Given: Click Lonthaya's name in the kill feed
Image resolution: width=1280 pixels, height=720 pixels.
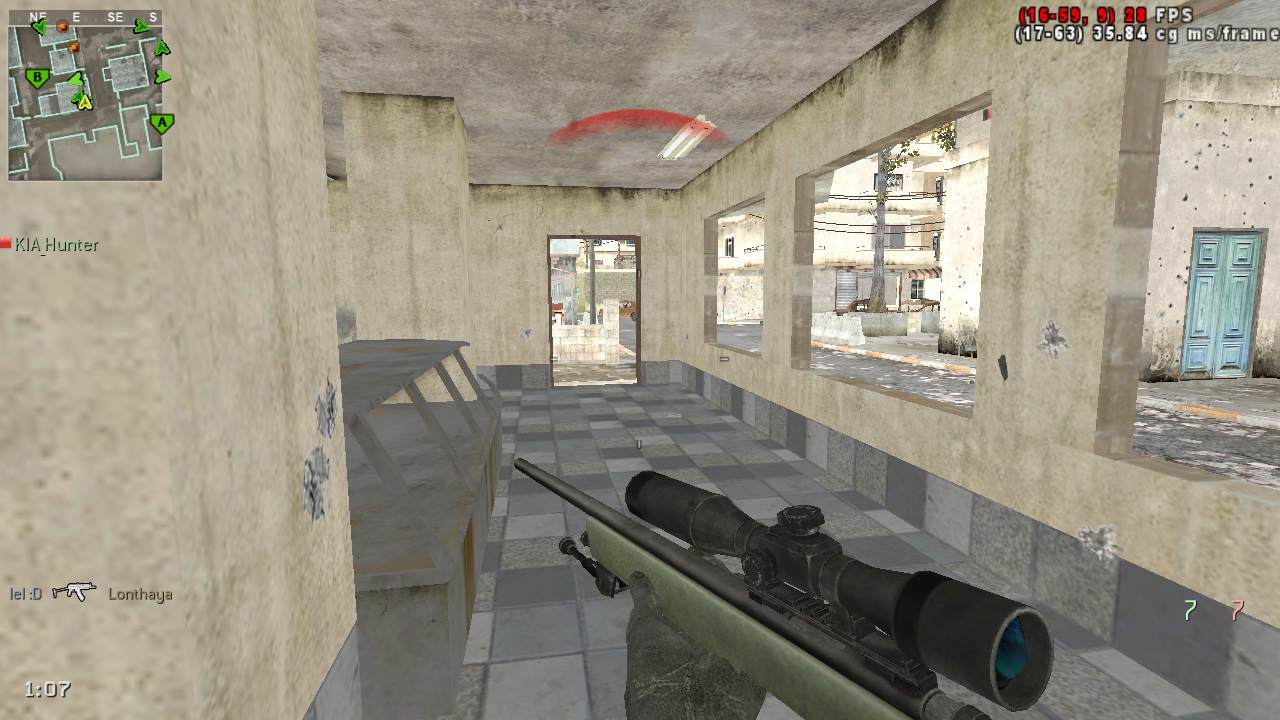Looking at the screenshot, I should (140, 594).
